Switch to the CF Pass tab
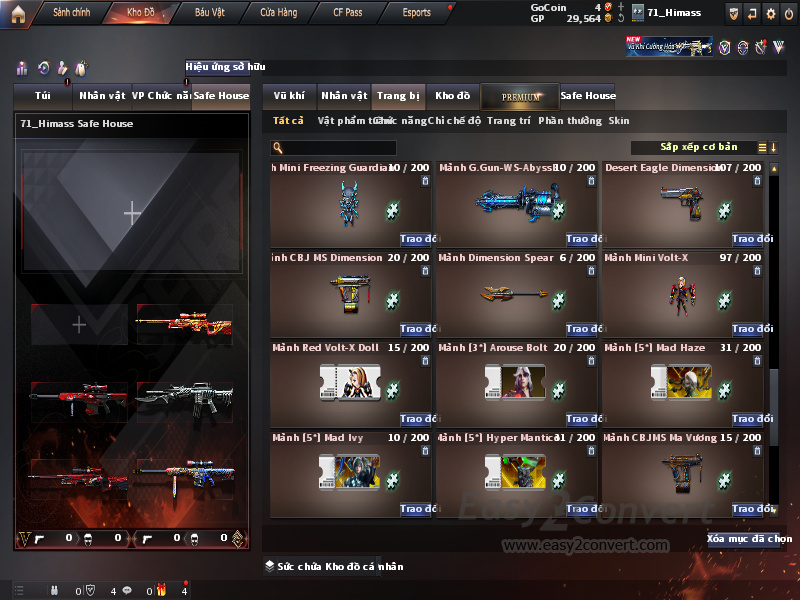This screenshot has height=600, width=800. pyautogui.click(x=350, y=13)
